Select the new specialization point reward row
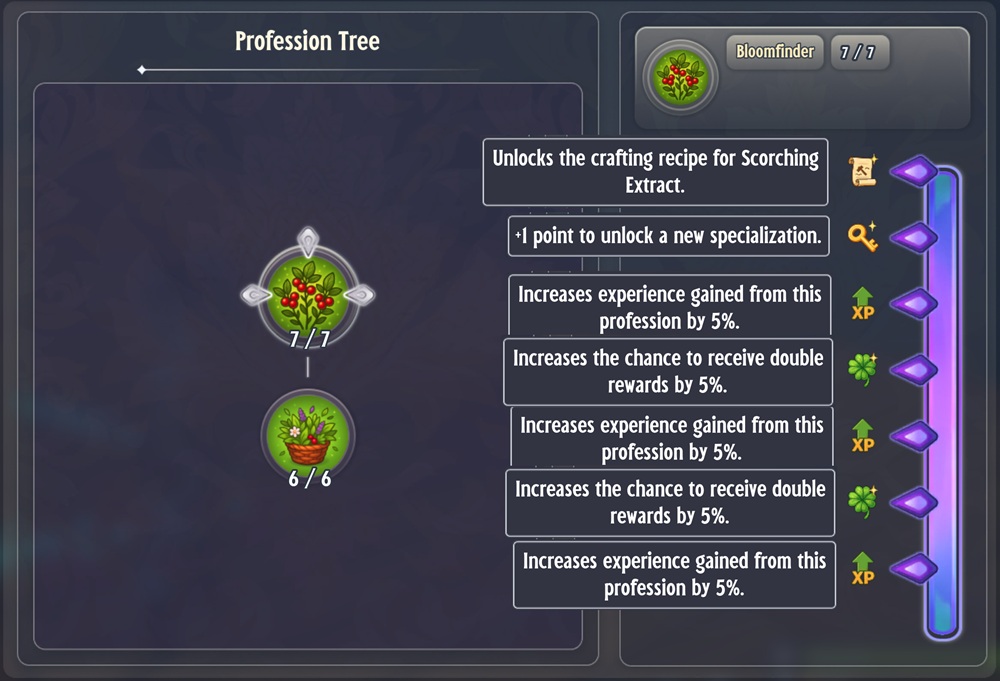The height and width of the screenshot is (681, 1000). click(x=669, y=237)
